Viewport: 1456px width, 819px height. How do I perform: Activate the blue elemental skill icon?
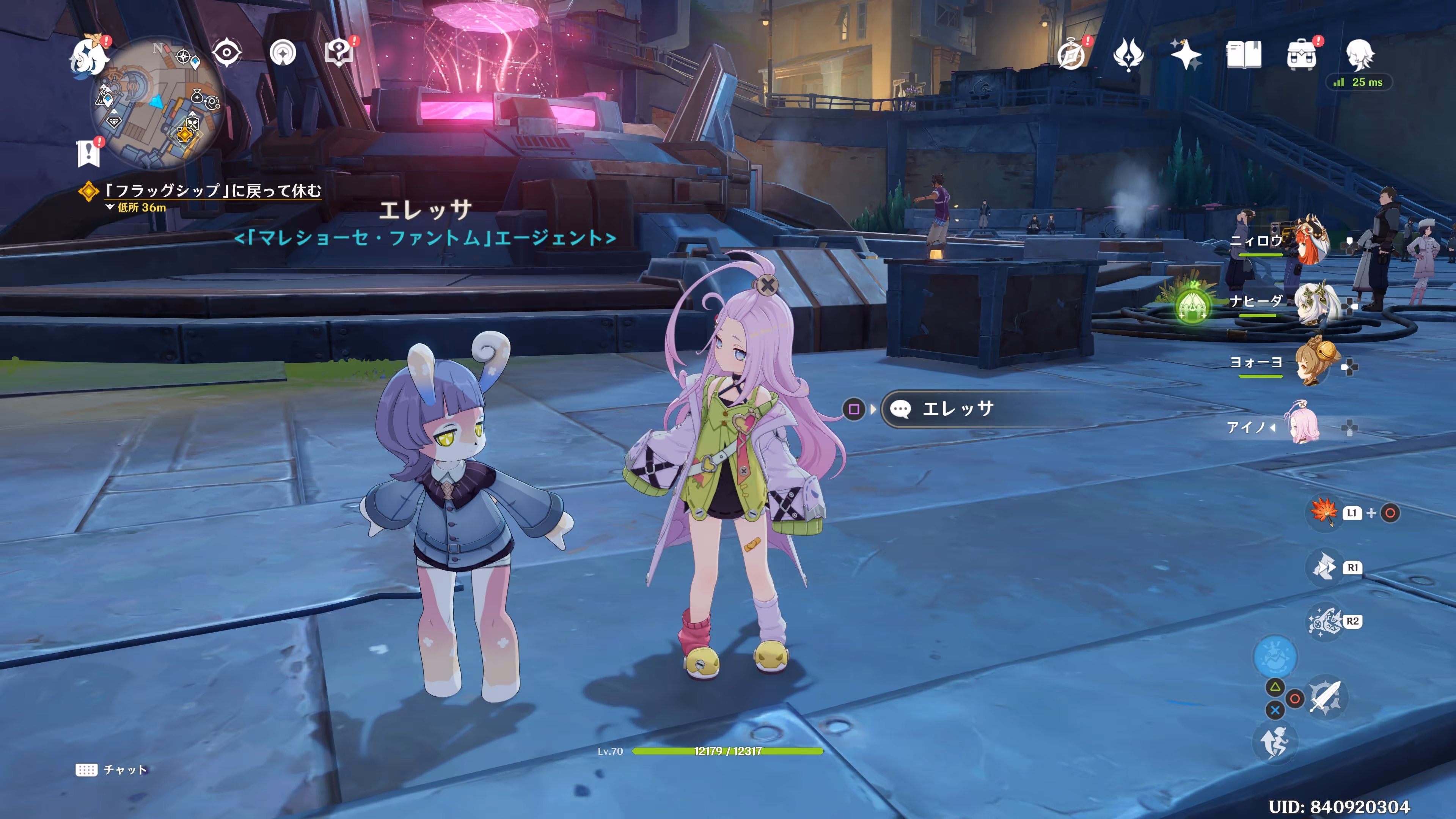click(x=1275, y=657)
